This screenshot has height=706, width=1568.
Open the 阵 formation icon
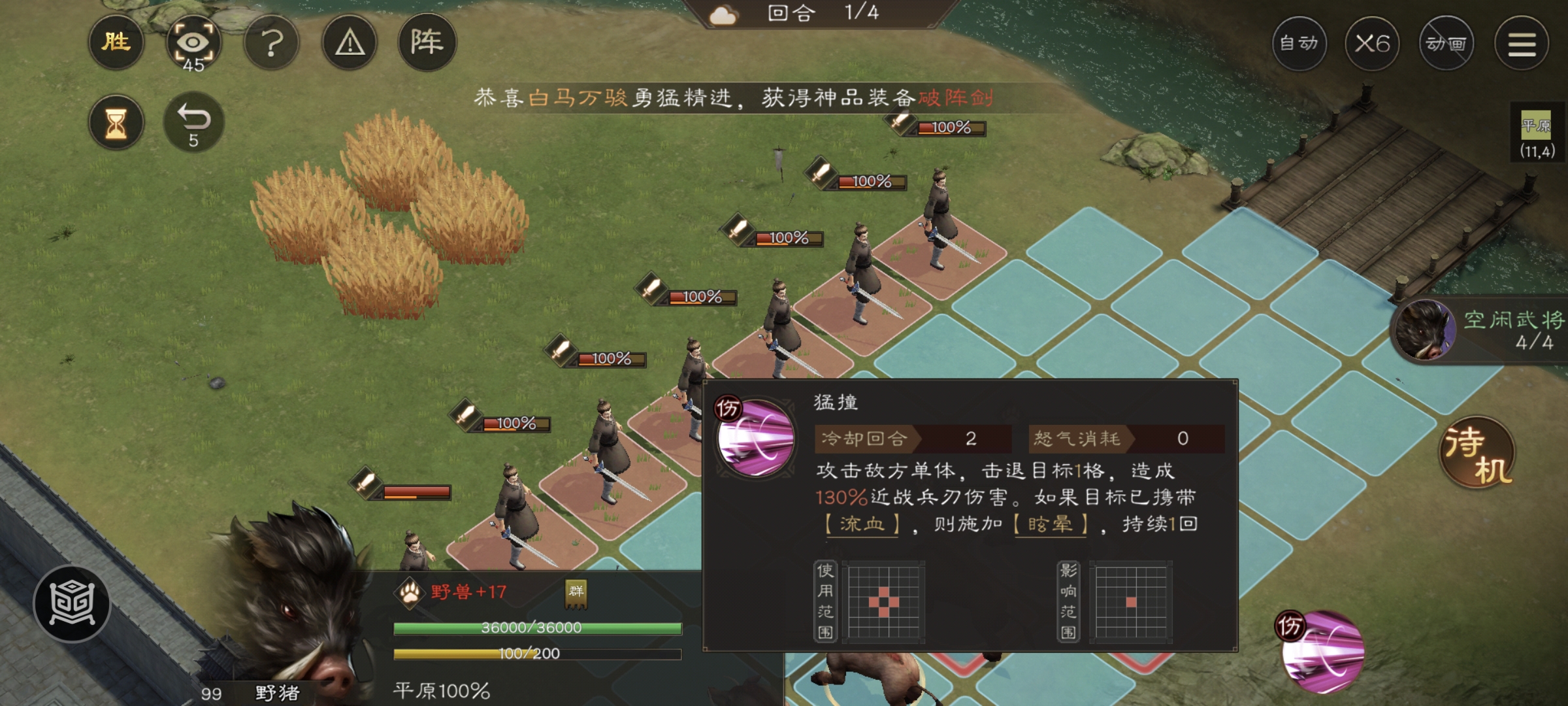(x=428, y=42)
